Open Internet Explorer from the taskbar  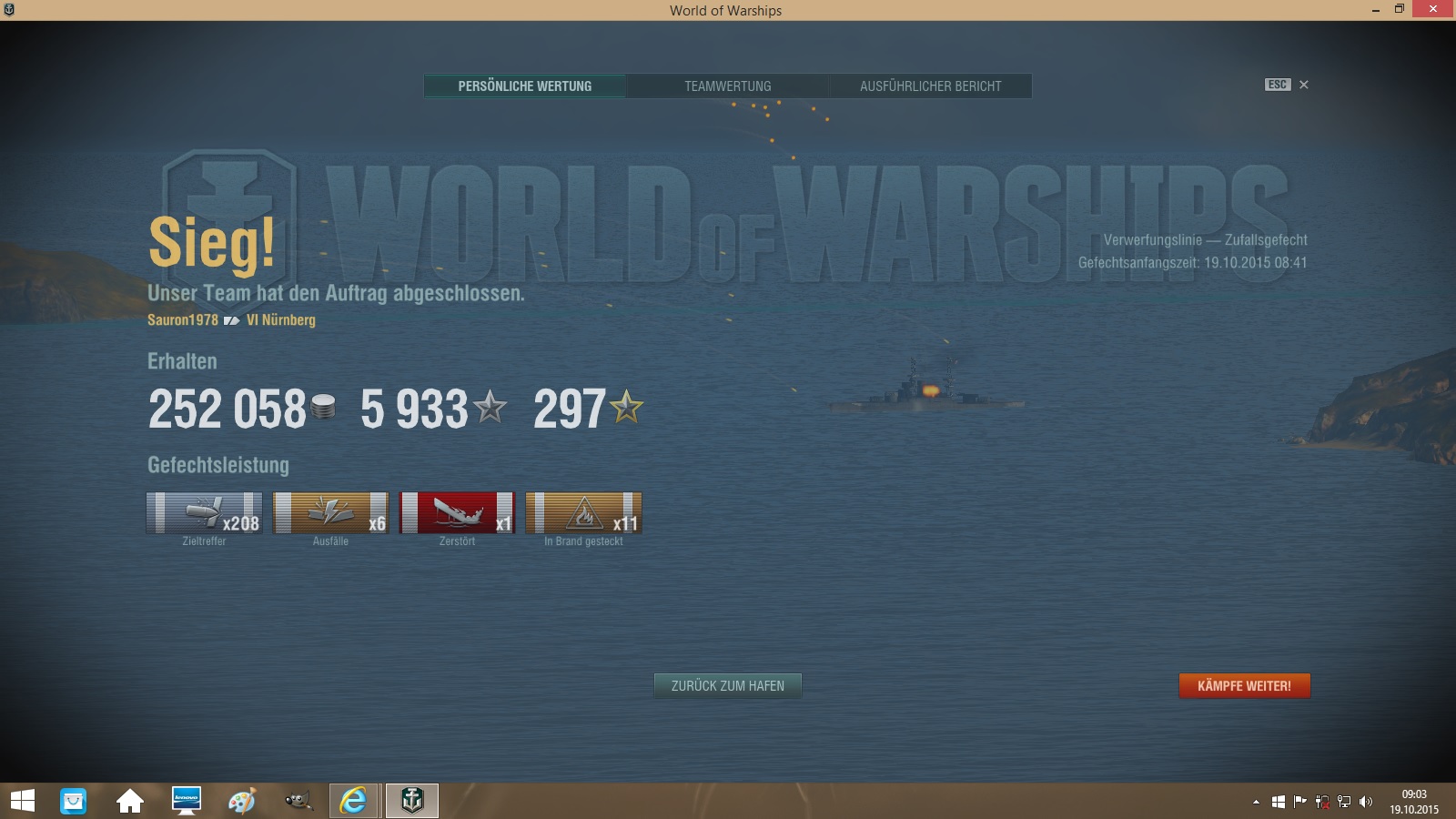click(353, 801)
